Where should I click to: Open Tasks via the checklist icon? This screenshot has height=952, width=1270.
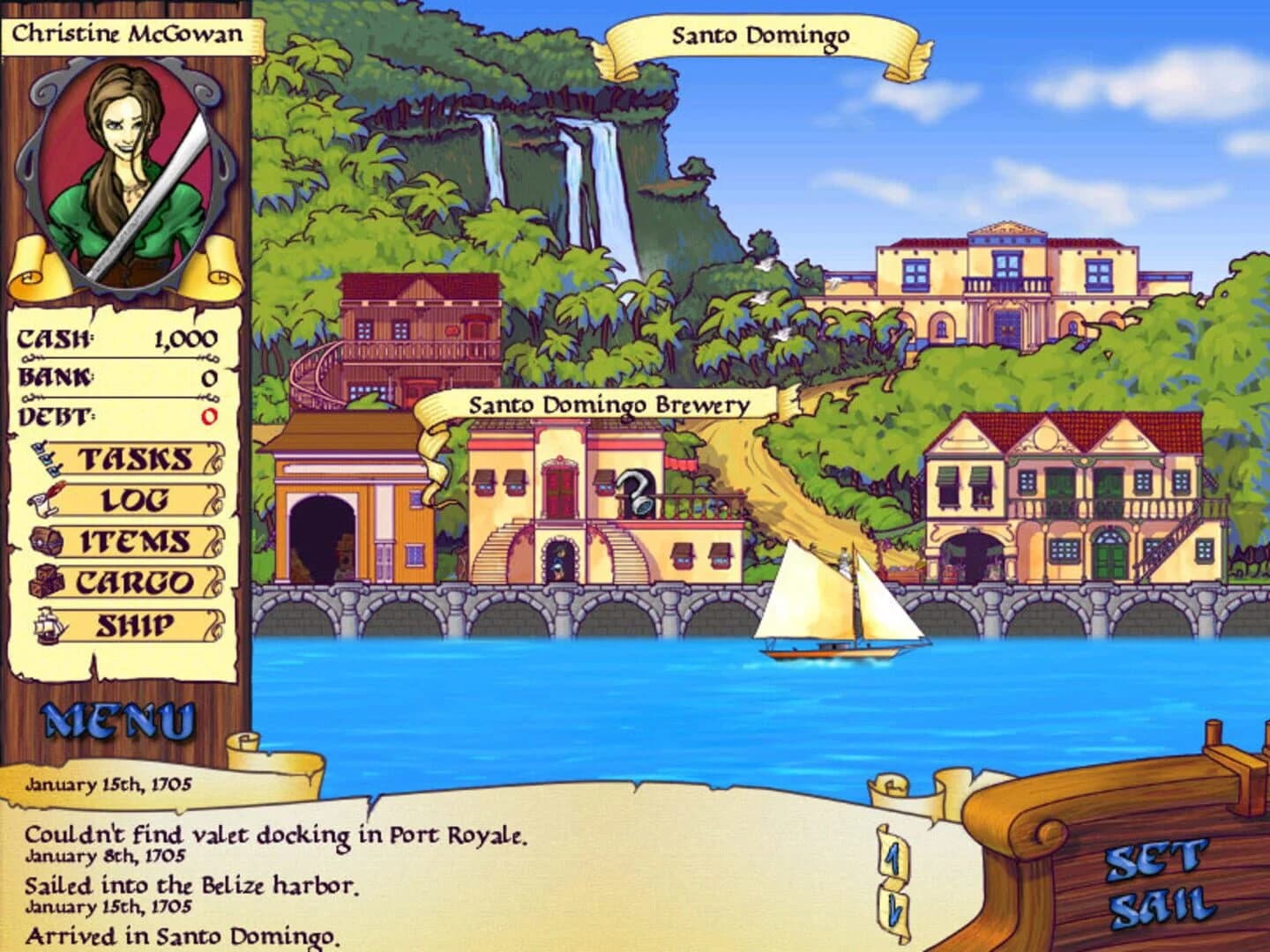pos(49,459)
